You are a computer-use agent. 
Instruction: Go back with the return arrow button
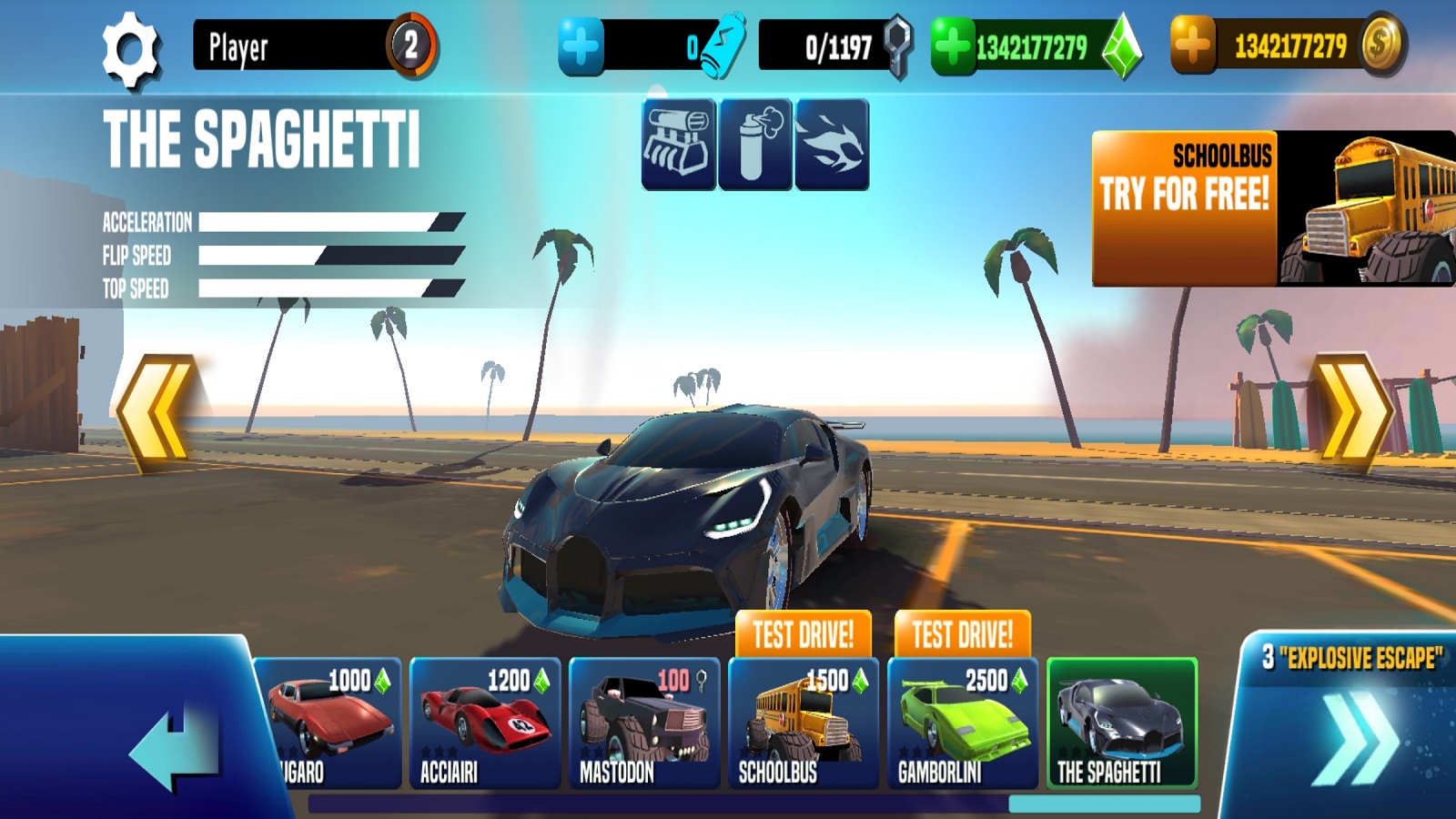click(173, 746)
